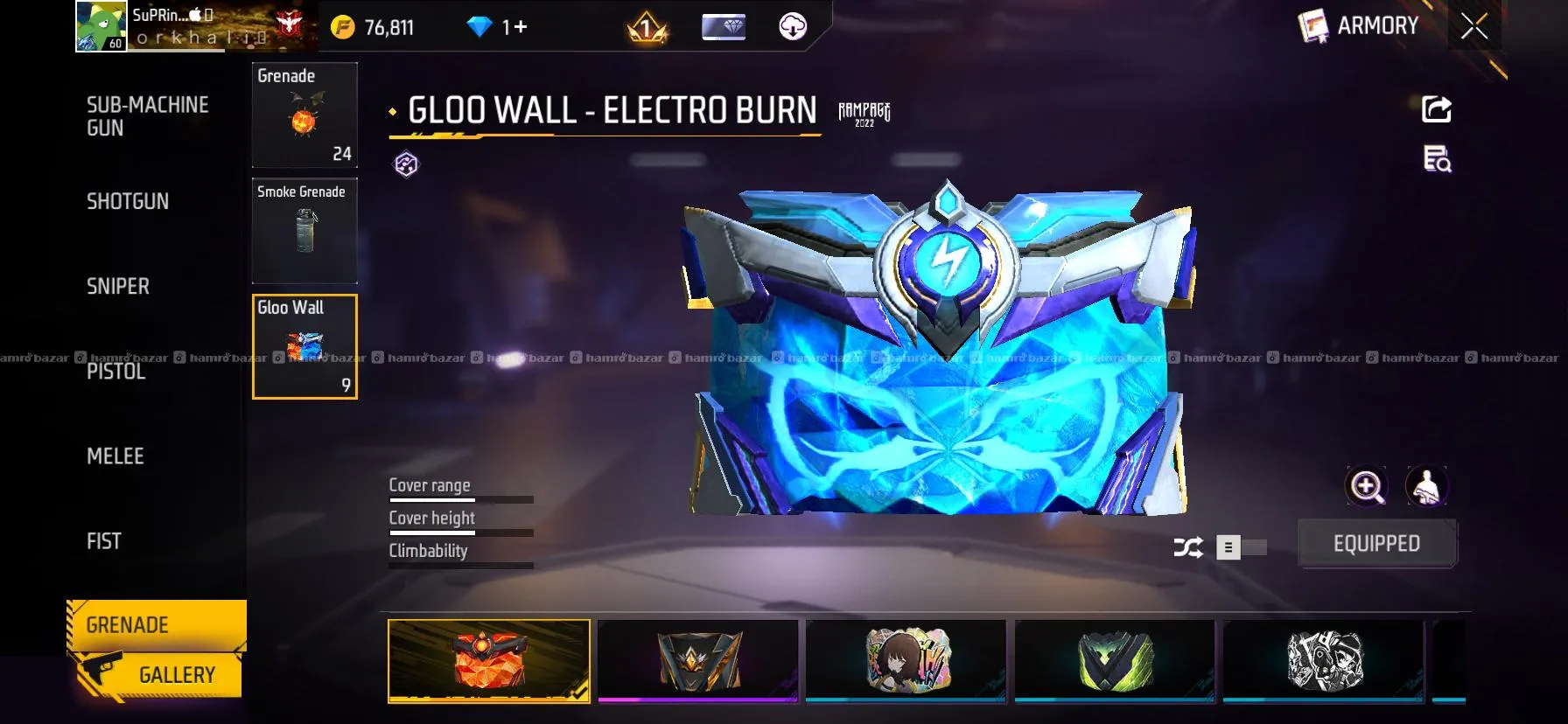This screenshot has height=724, width=1568.
Task: Open the Pistol category
Action: (x=116, y=372)
